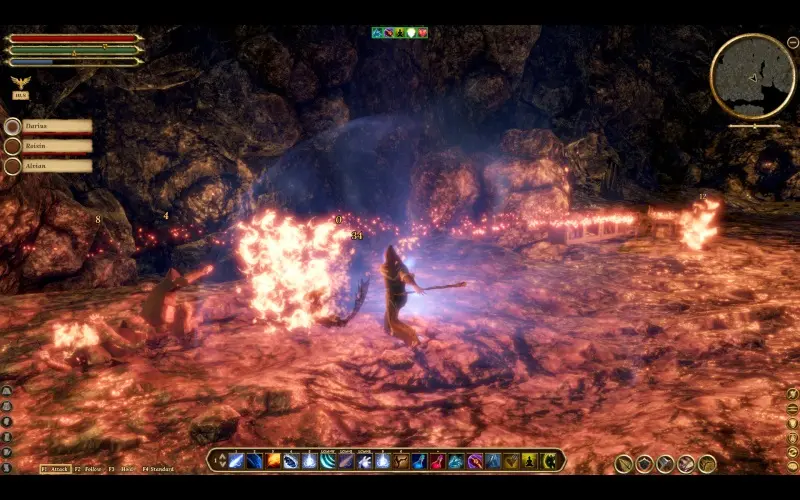Open the circular minimap
This screenshot has height=500, width=800.
click(752, 76)
